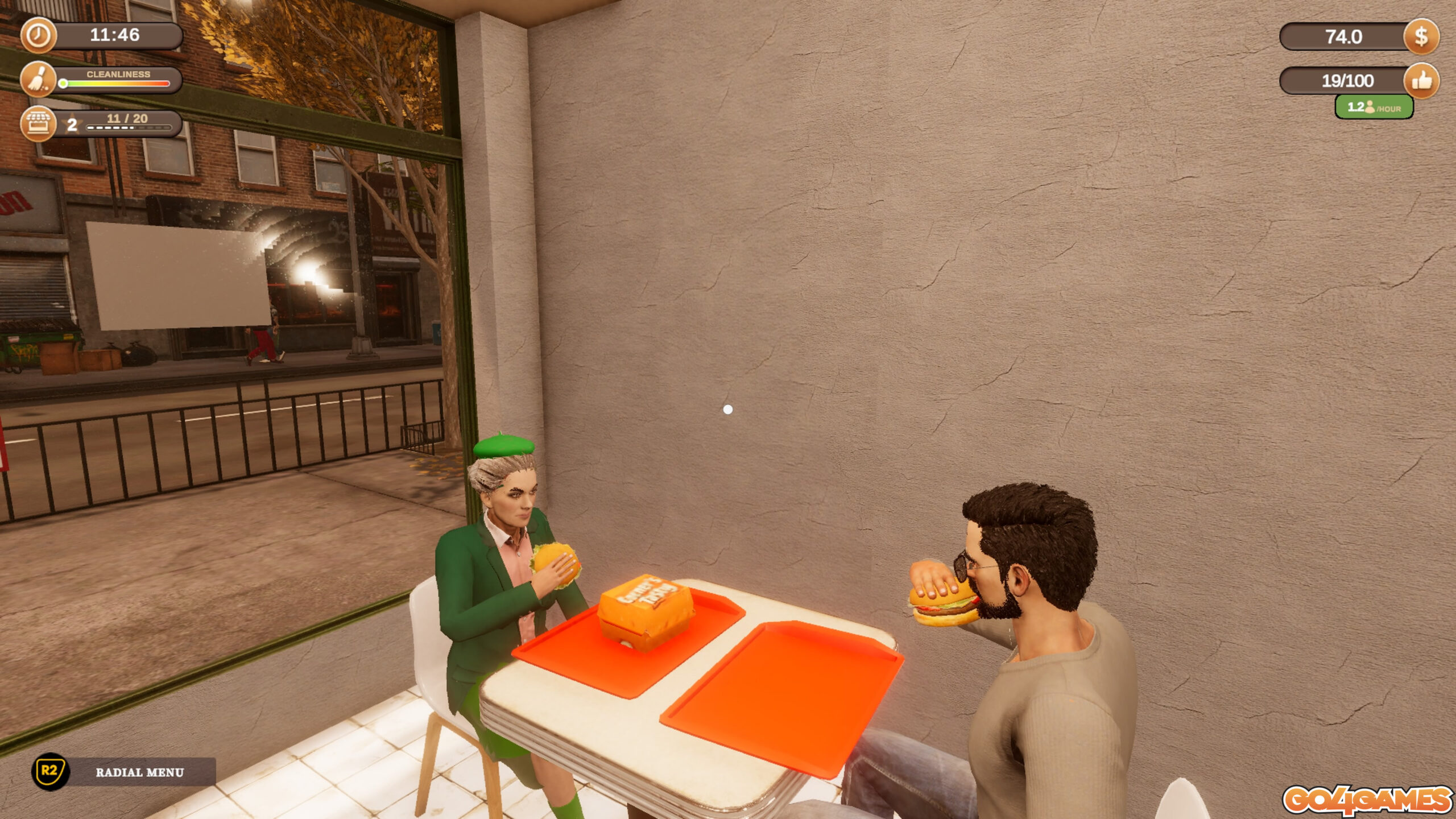
Task: Open the shop level storefront icon
Action: (39, 123)
